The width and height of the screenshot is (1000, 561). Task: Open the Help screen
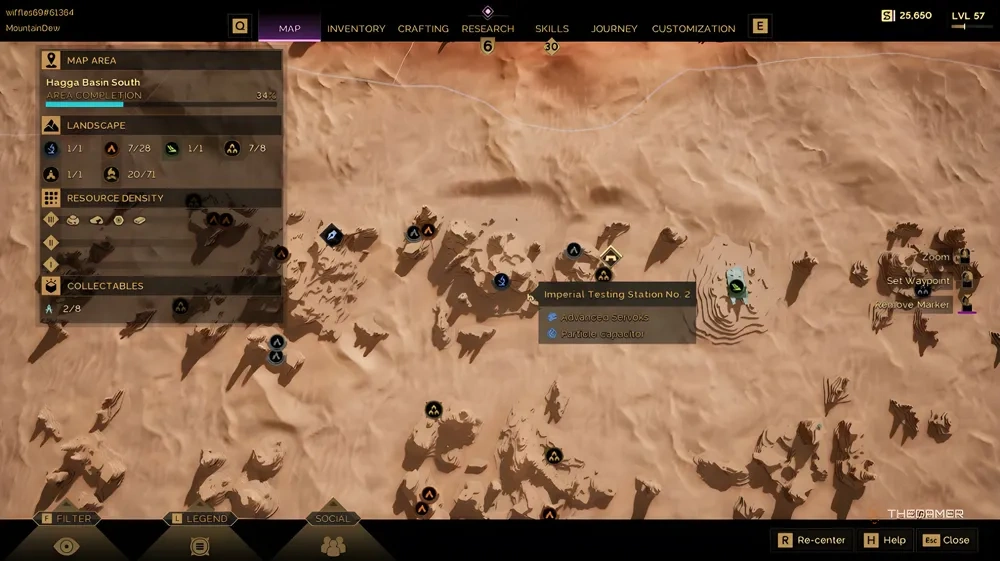point(884,540)
